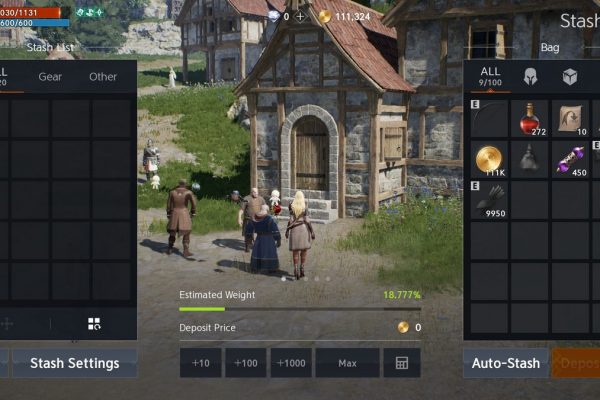Image resolution: width=600 pixels, height=400 pixels.
Task: Show helmet gear category in bag
Action: (530, 77)
